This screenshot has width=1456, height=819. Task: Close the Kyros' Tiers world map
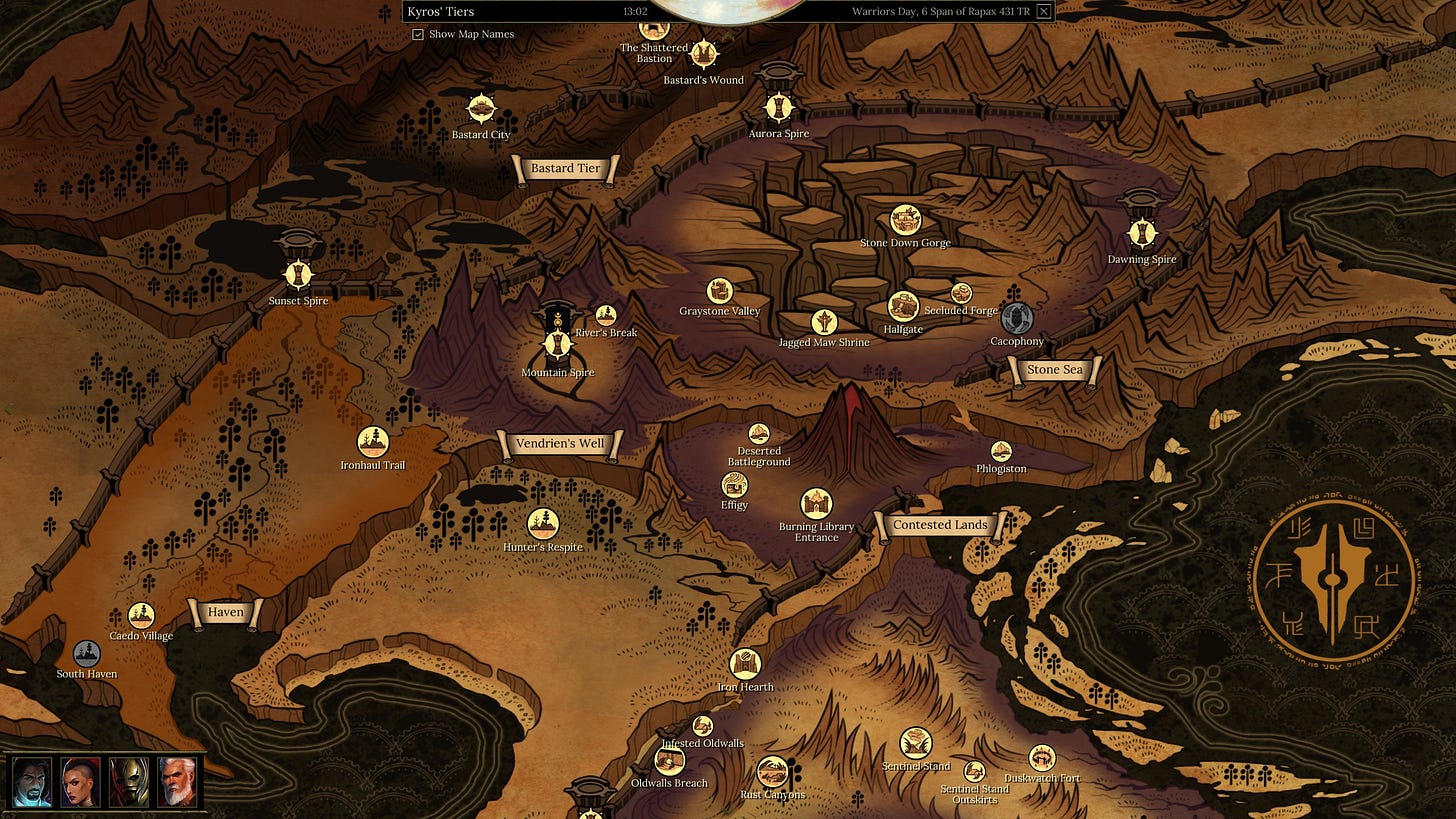click(x=1044, y=11)
